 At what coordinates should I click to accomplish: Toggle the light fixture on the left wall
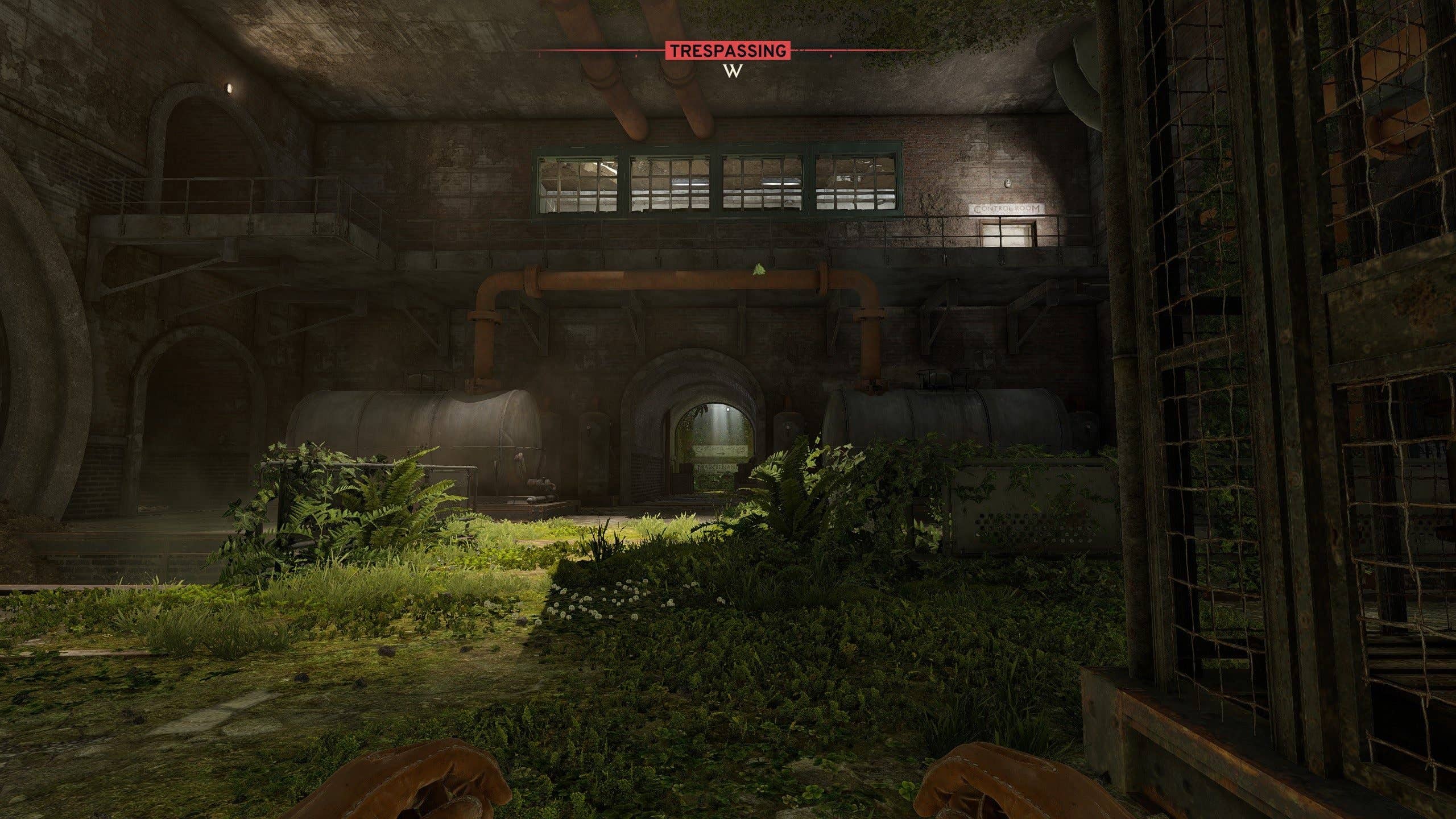pyautogui.click(x=230, y=86)
